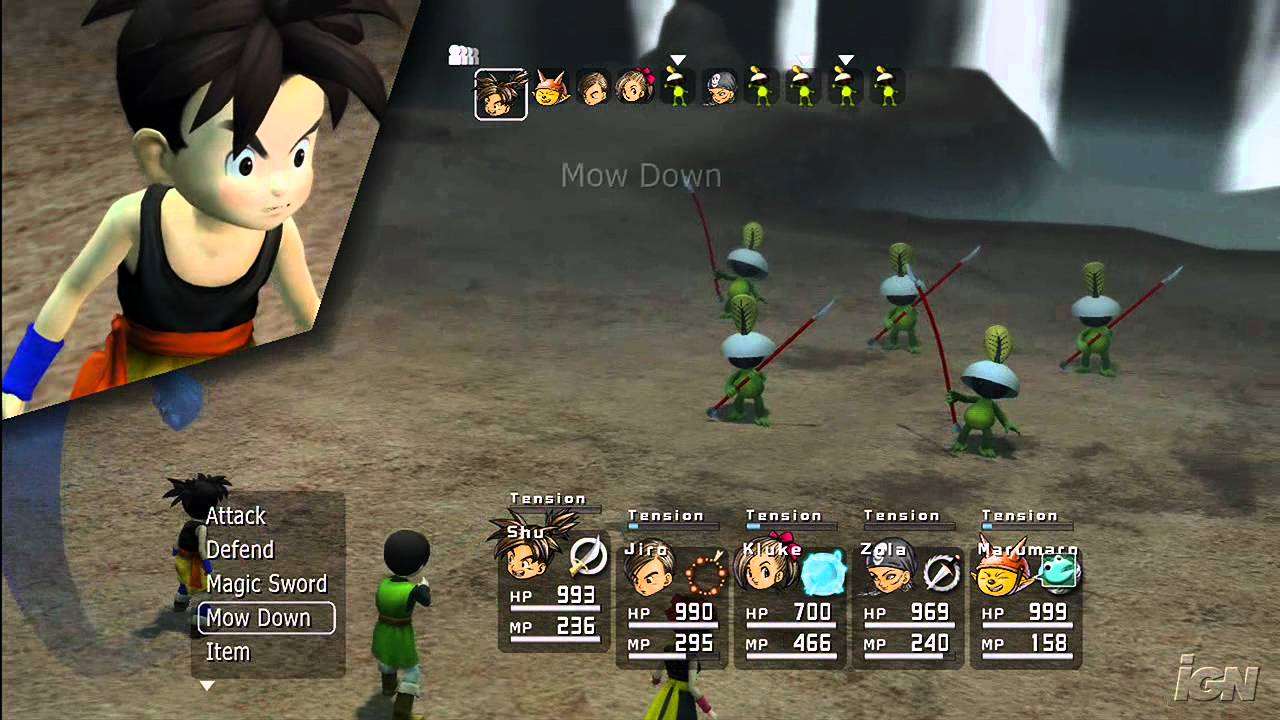Select Kluke's portrait in her status panel
The height and width of the screenshot is (720, 1280).
pos(766,570)
